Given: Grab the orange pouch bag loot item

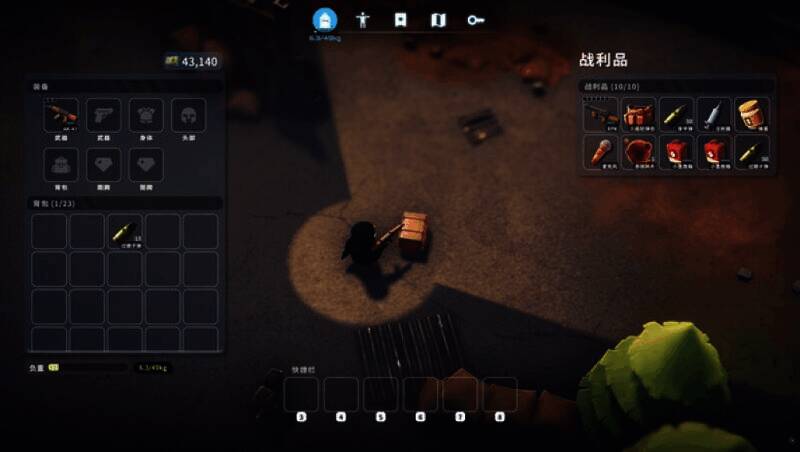Looking at the screenshot, I should tap(639, 114).
